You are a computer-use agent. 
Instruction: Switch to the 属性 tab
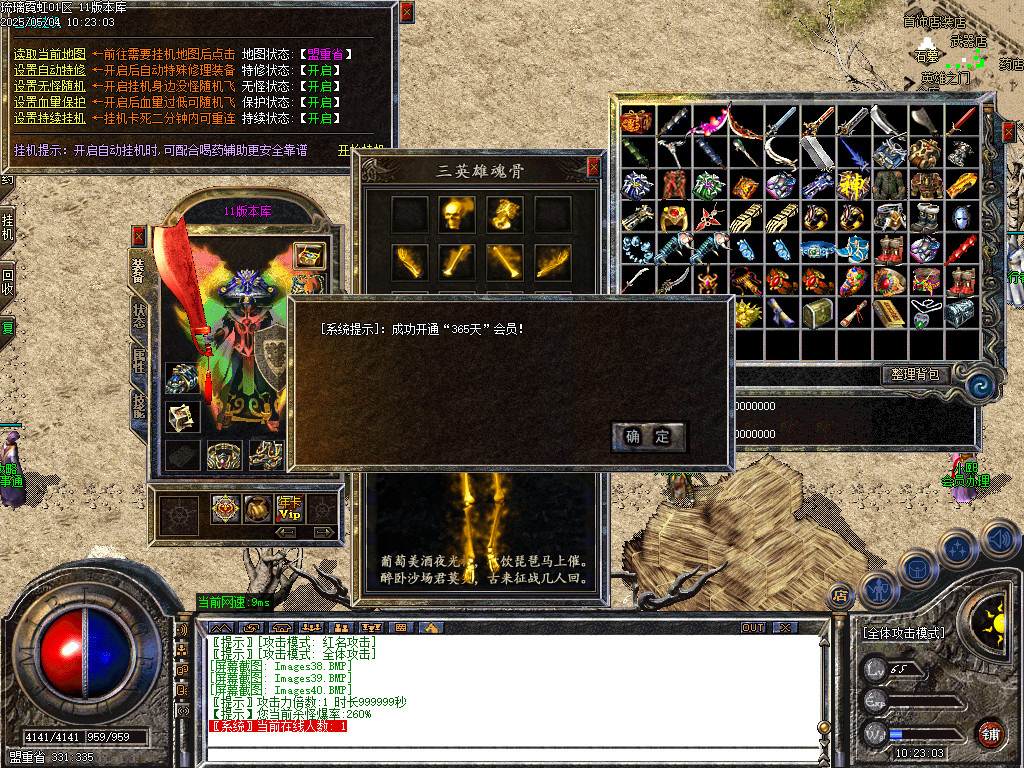pyautogui.click(x=139, y=362)
